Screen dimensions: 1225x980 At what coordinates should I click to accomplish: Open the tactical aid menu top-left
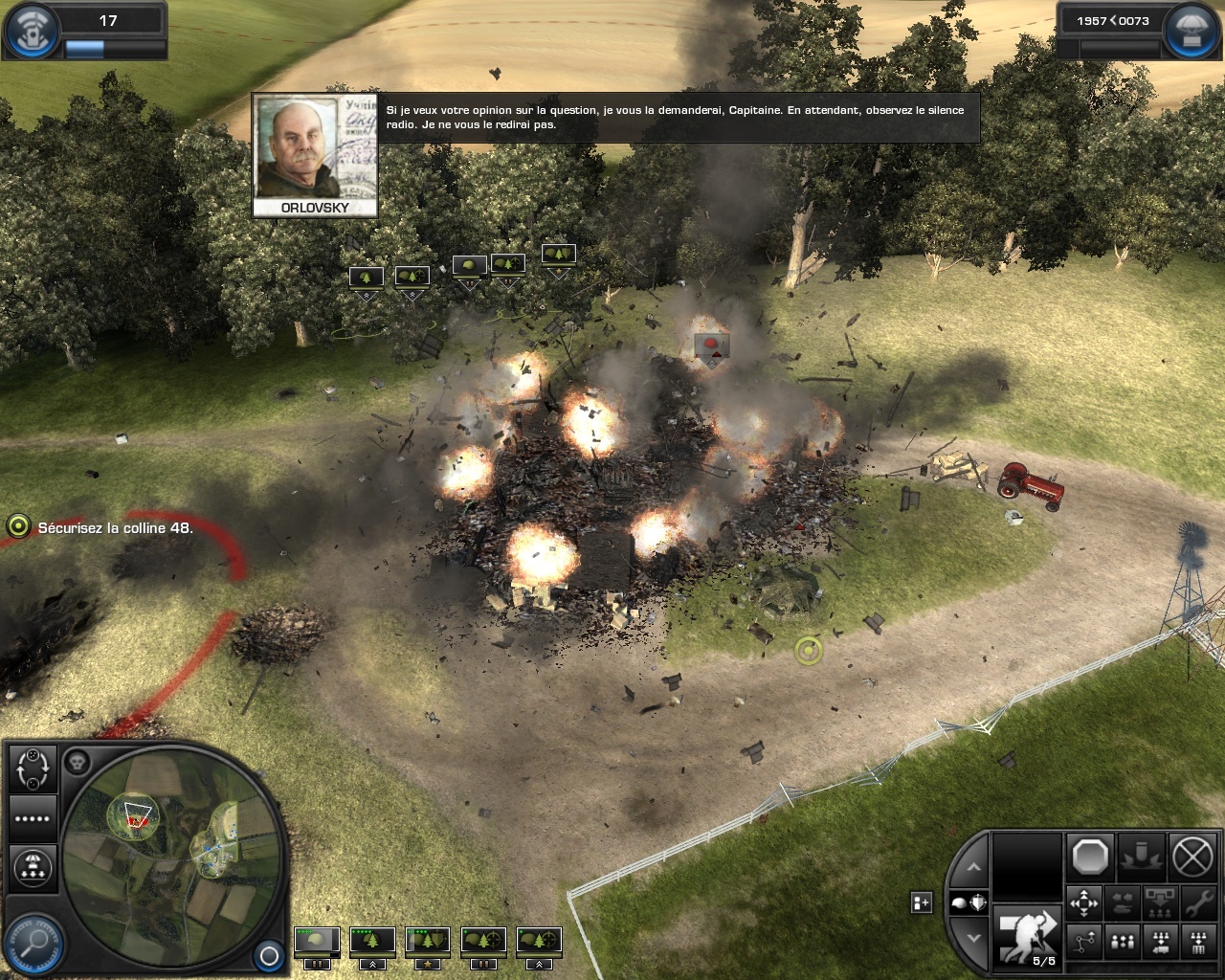click(30, 30)
